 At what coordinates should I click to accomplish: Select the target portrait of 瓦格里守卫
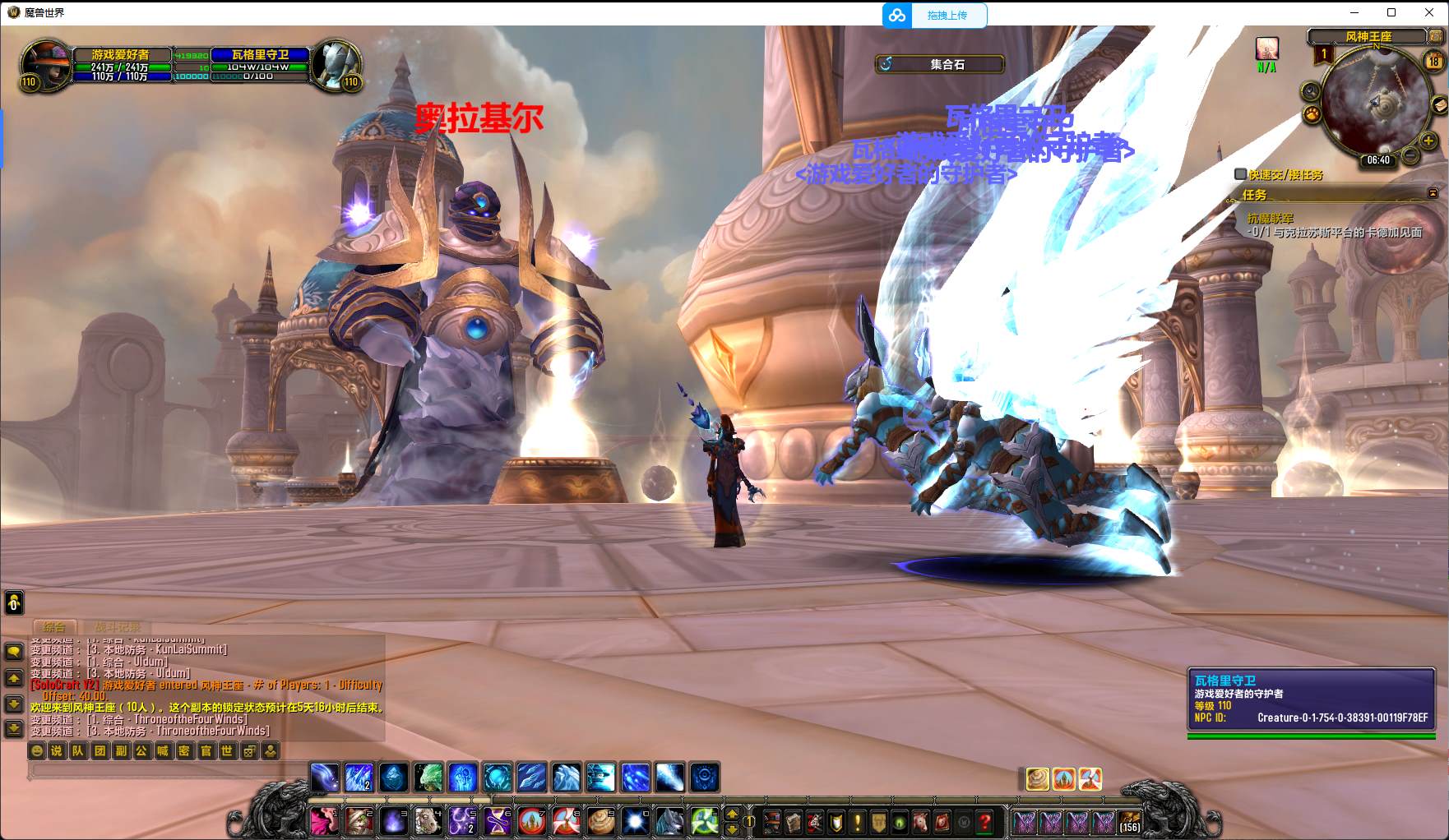(x=335, y=62)
